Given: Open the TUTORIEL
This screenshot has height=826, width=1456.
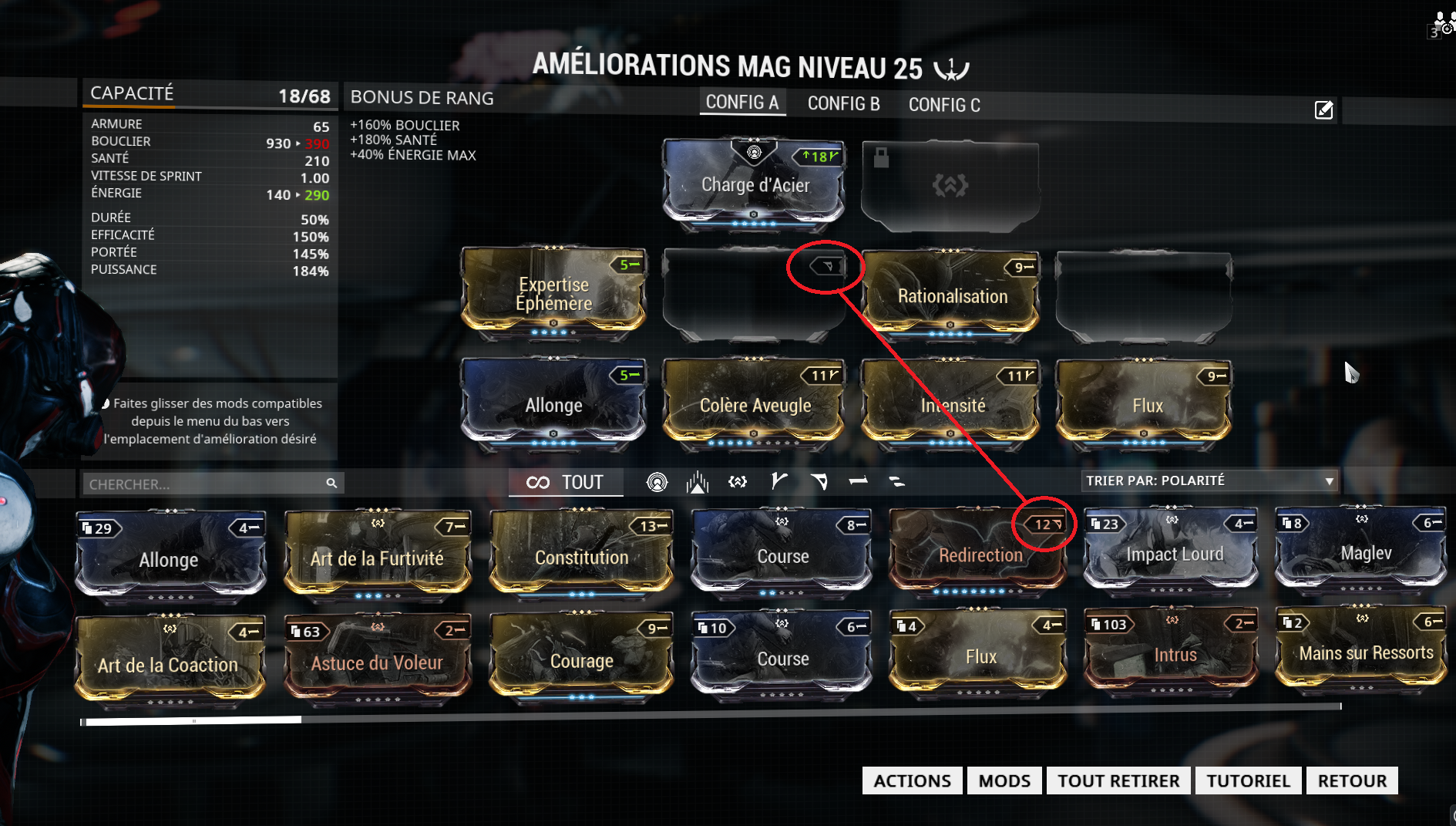Looking at the screenshot, I should 1248,780.
